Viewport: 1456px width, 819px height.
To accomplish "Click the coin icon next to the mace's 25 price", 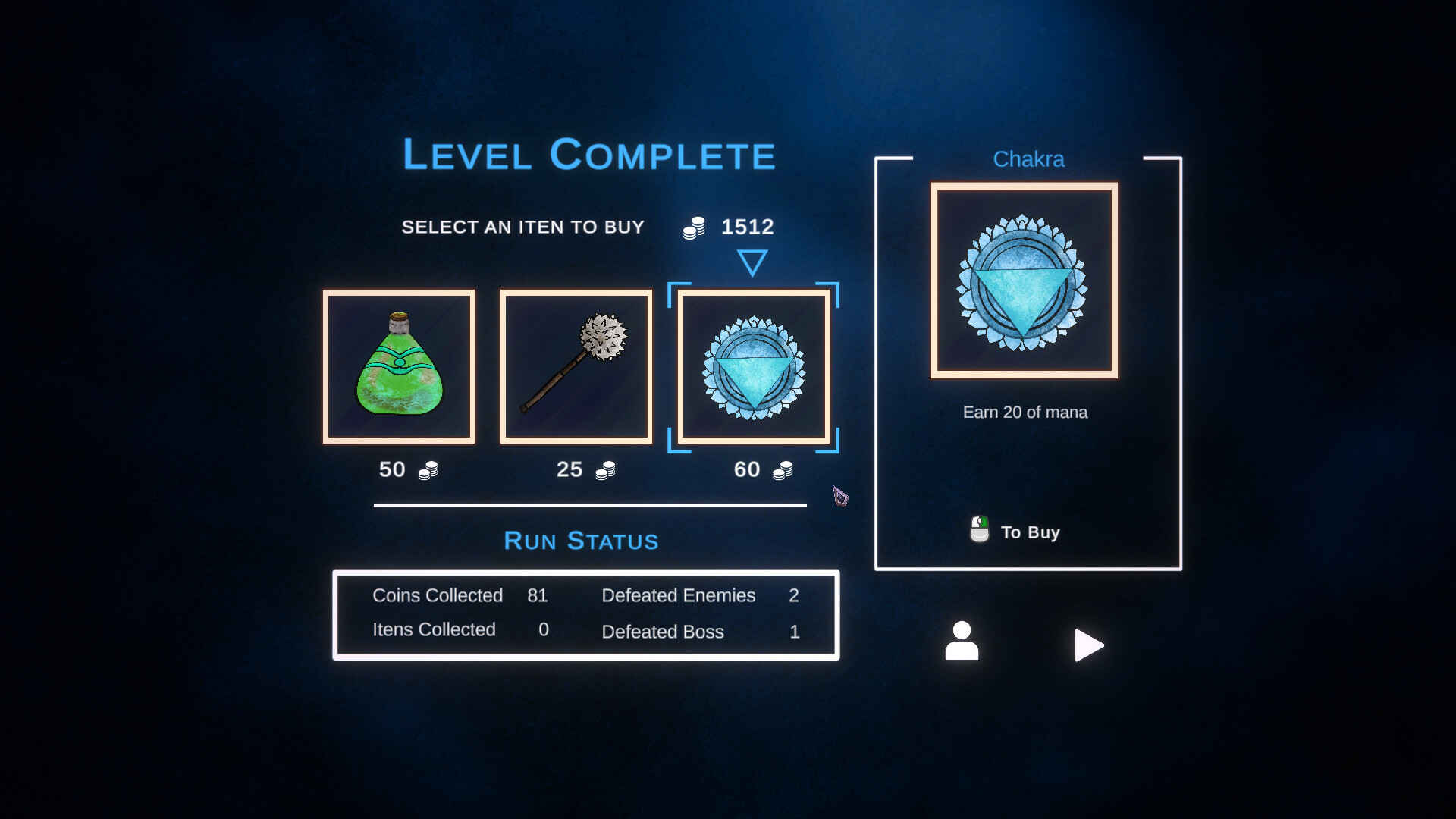I will (x=604, y=470).
